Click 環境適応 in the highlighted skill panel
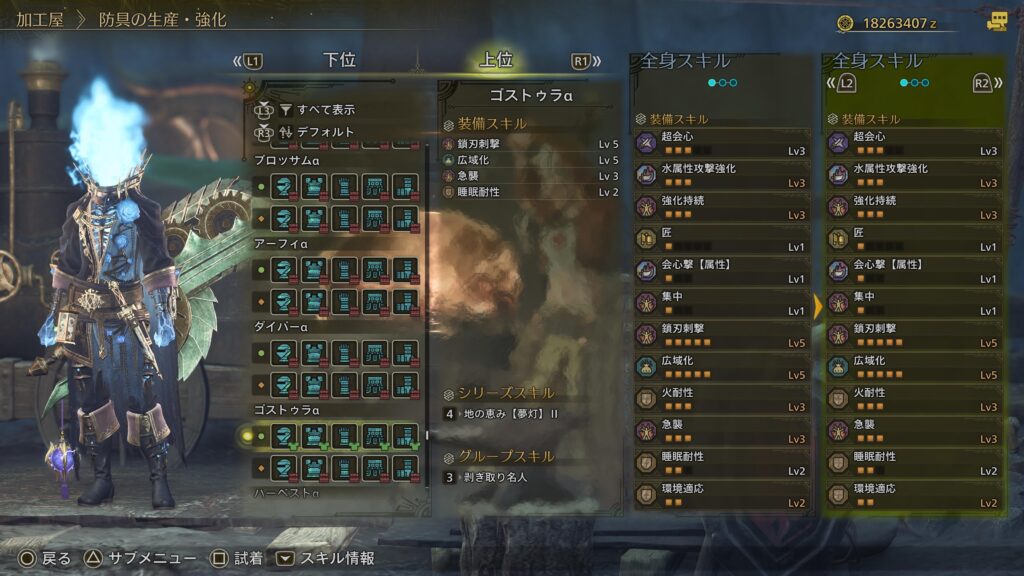Viewport: 1024px width, 576px height. pyautogui.click(x=913, y=495)
